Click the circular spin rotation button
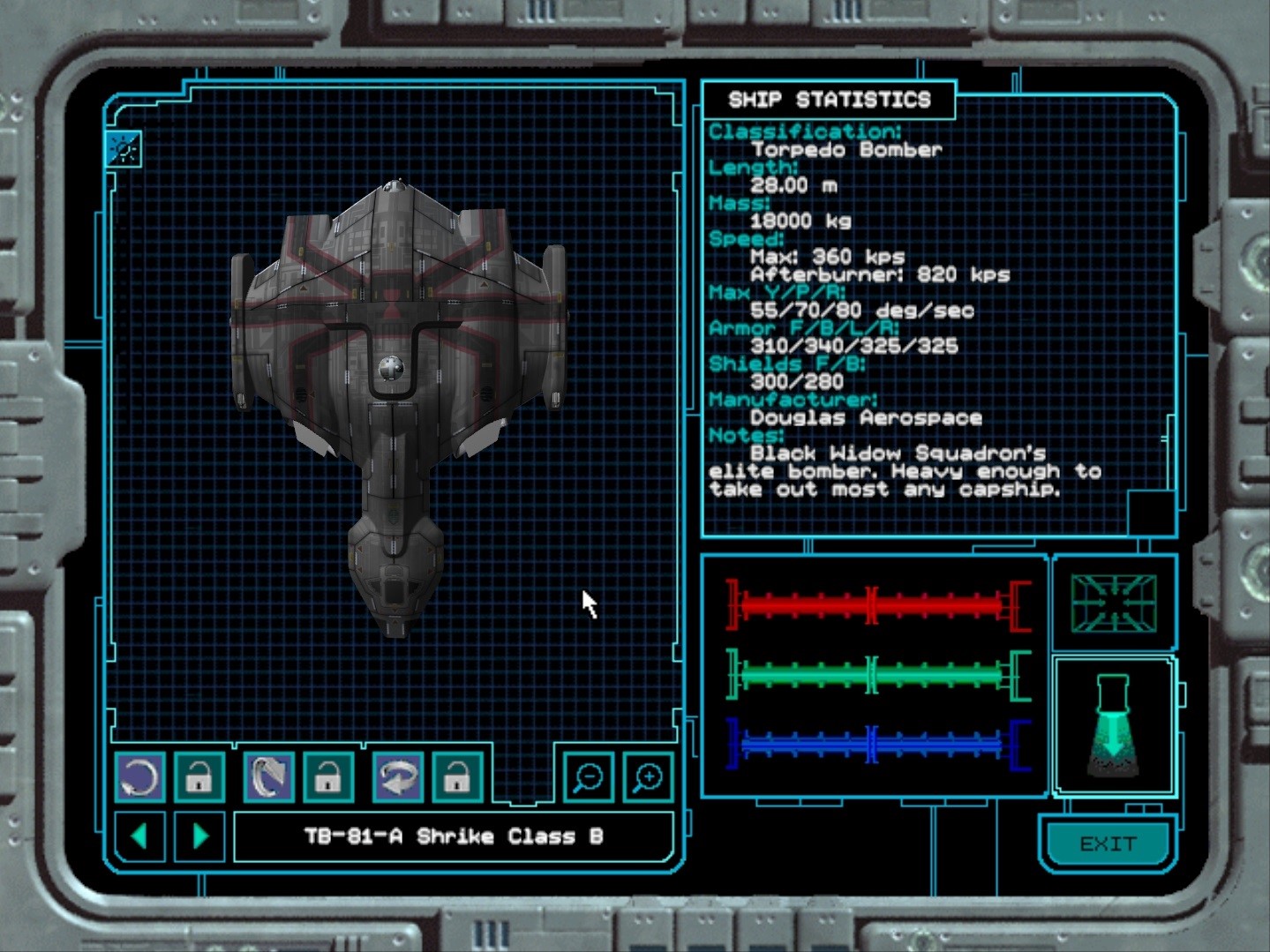This screenshot has height=952, width=1270. point(139,778)
